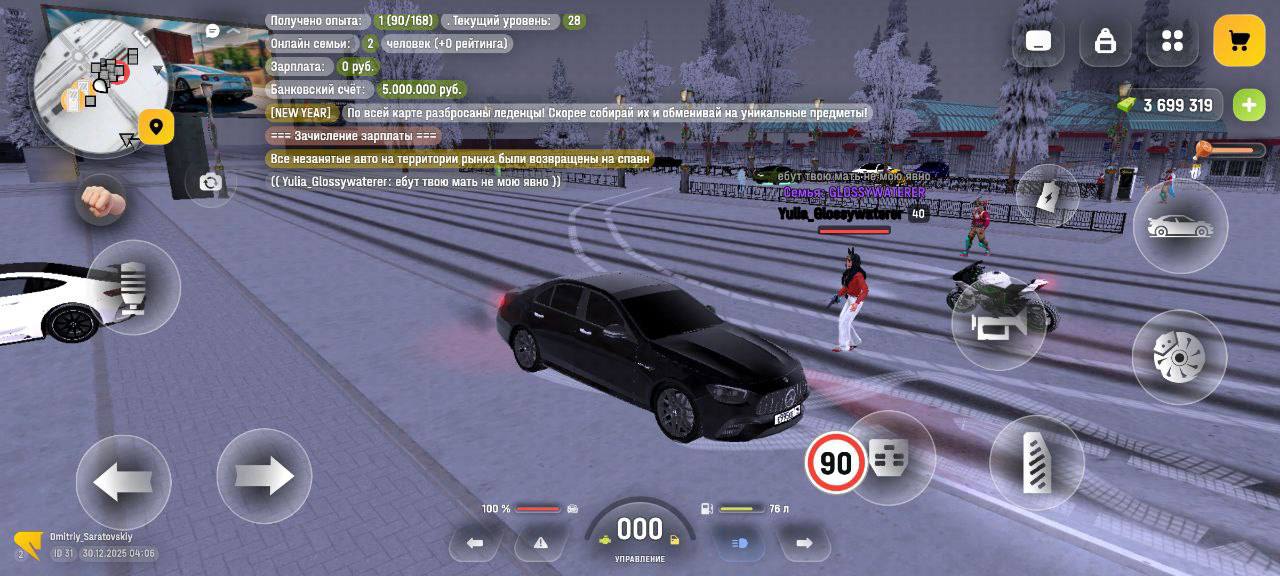Open the backpack inventory
Image resolution: width=1280 pixels, height=576 pixels.
[1105, 41]
